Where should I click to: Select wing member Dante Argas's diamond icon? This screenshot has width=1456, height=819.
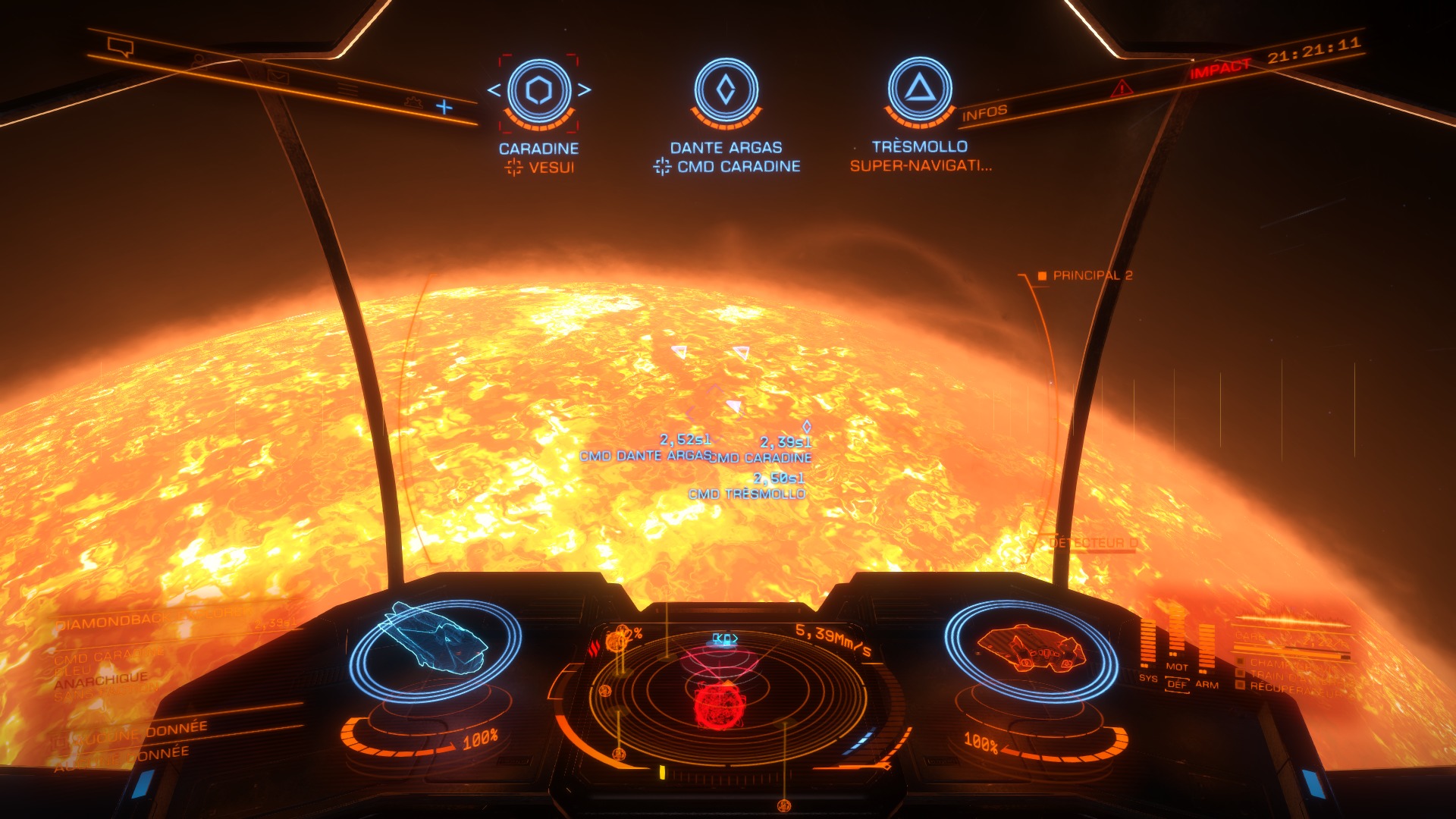[x=726, y=89]
